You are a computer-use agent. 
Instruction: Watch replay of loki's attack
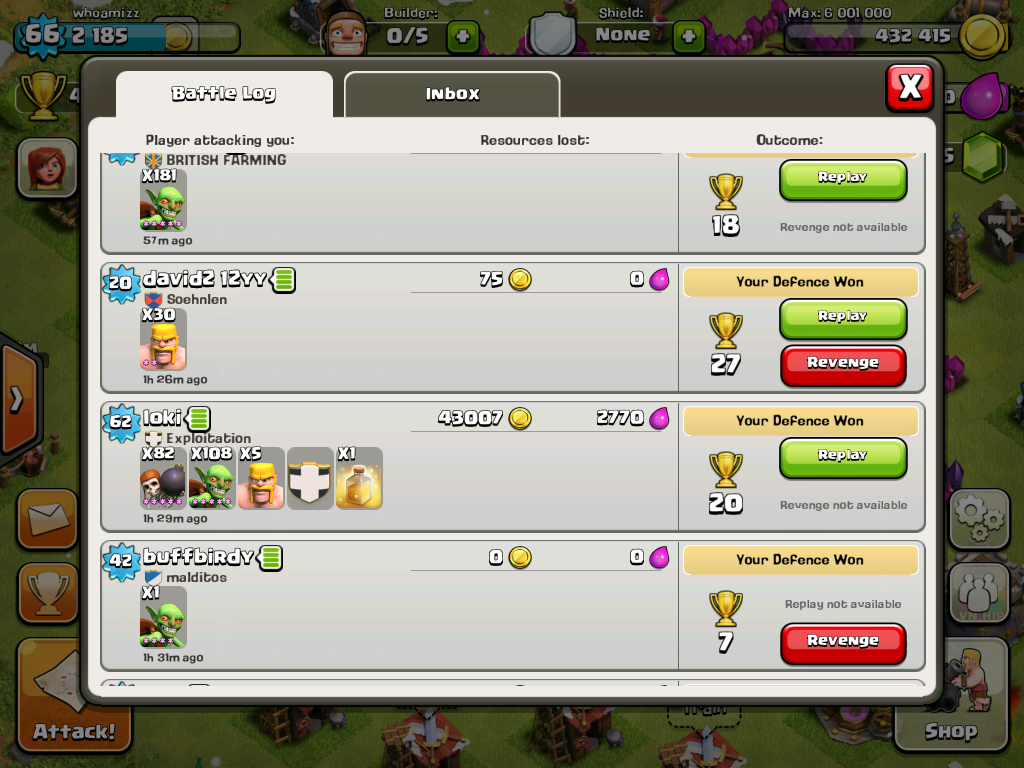pyautogui.click(x=842, y=456)
